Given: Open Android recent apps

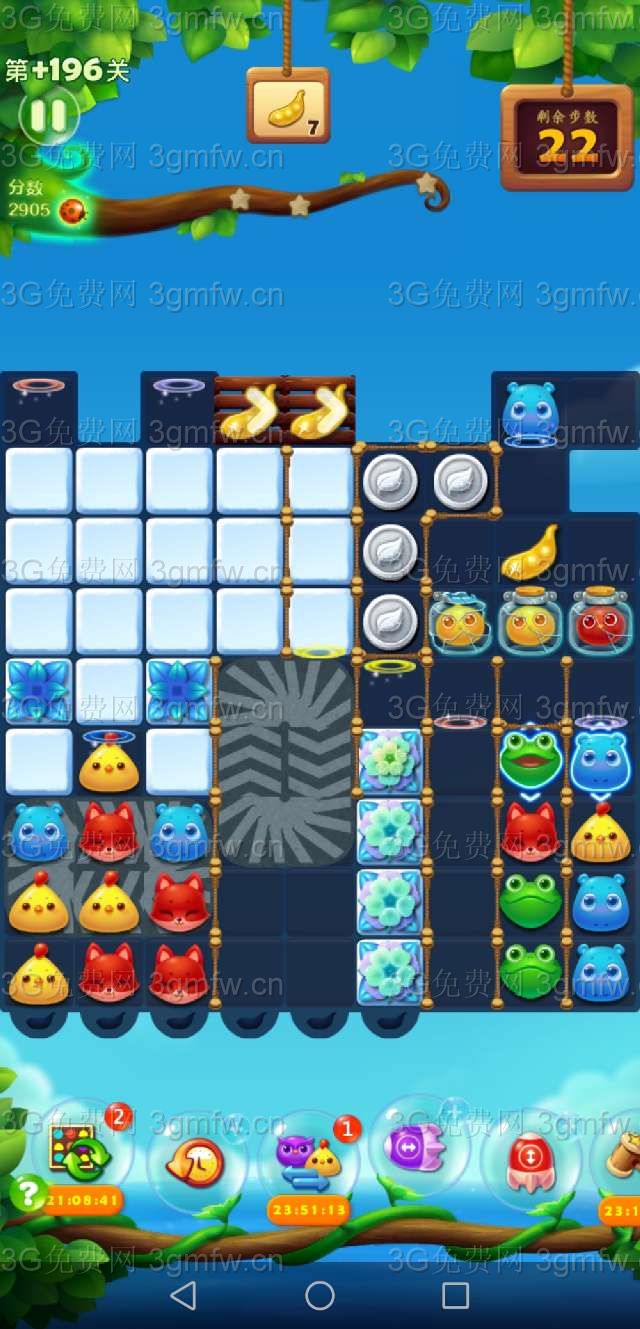Looking at the screenshot, I should tap(455, 1296).
